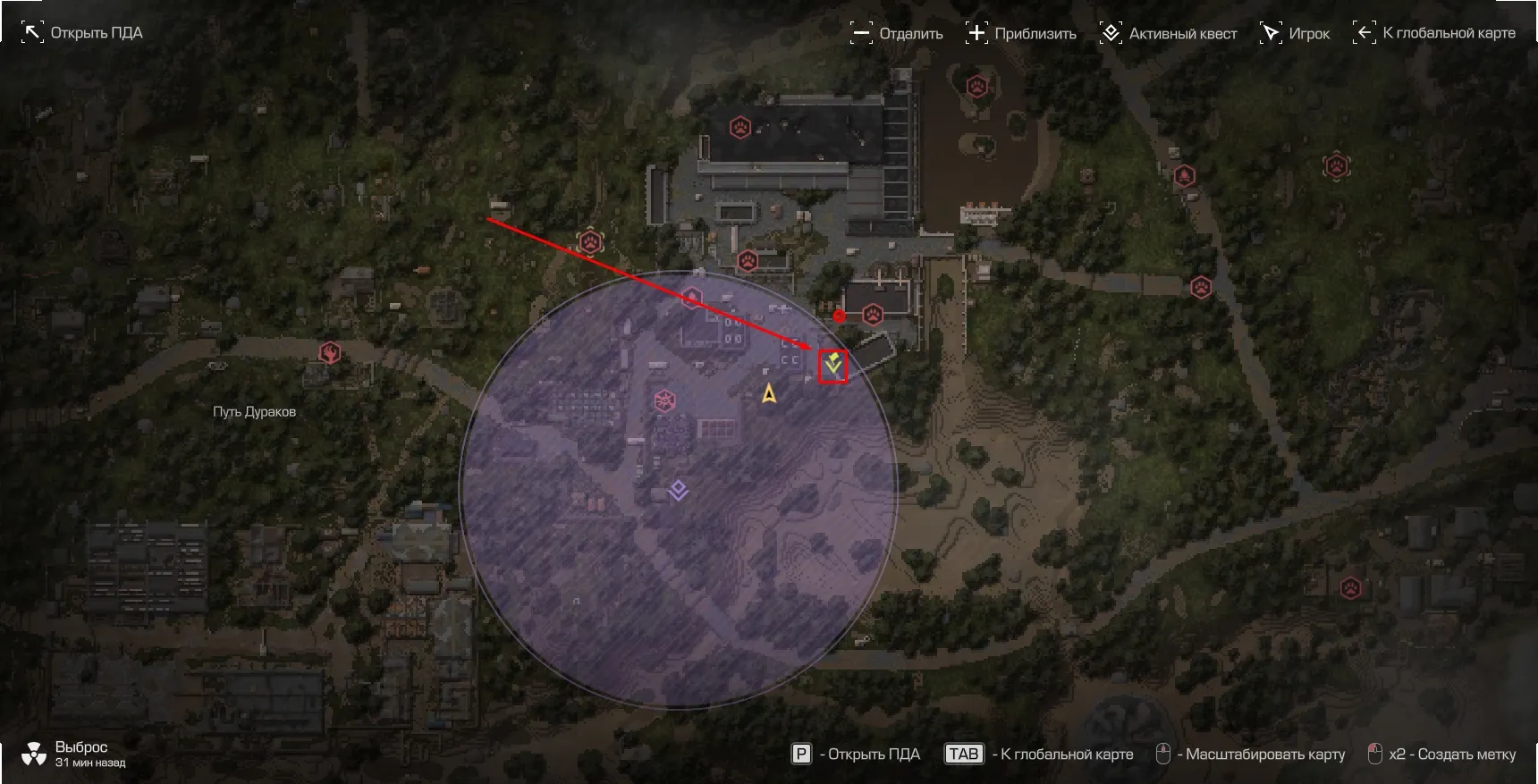Click the solid red dot marker
The height and width of the screenshot is (784, 1538).
(x=839, y=316)
